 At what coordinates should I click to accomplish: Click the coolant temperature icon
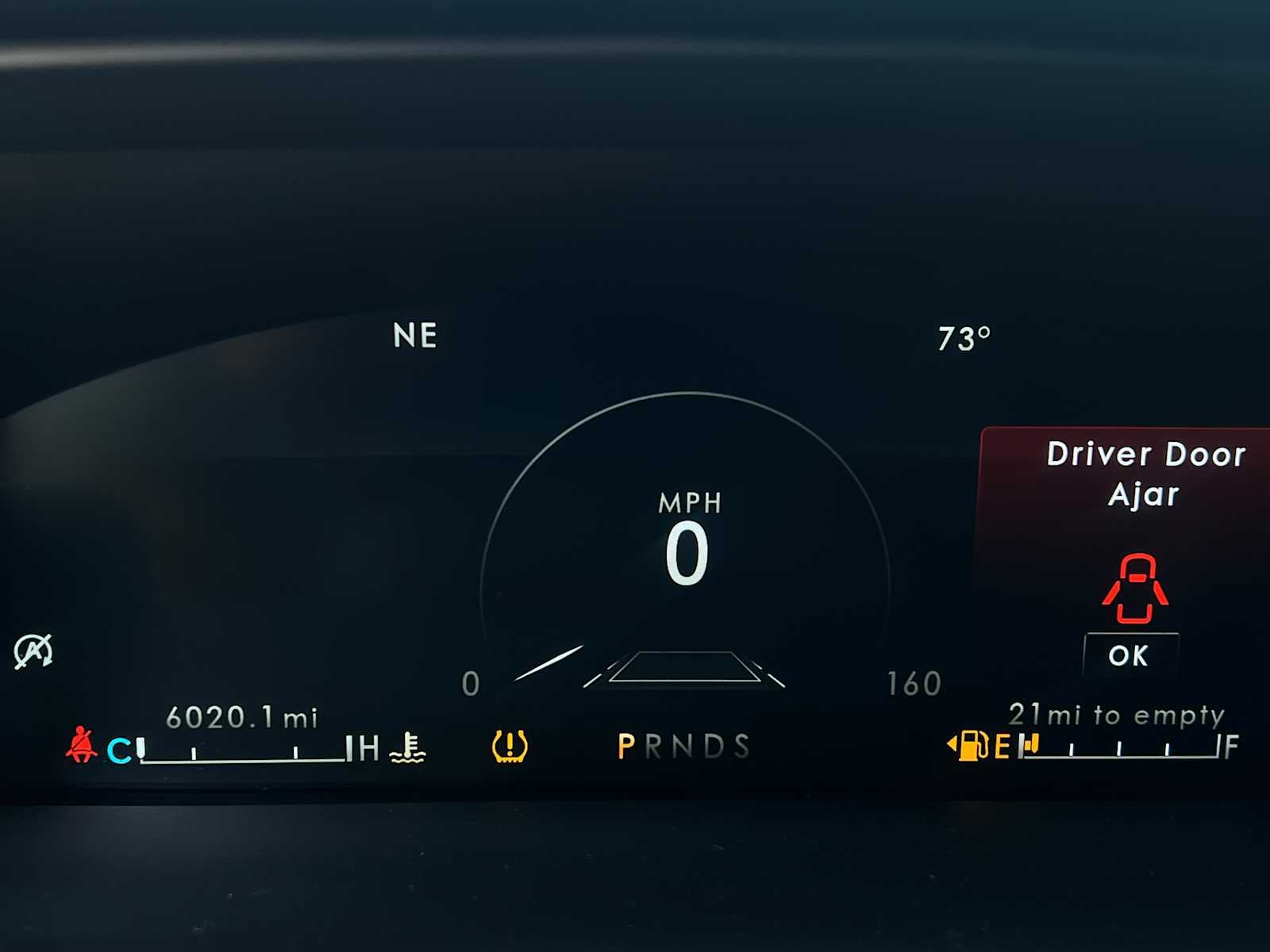(408, 747)
